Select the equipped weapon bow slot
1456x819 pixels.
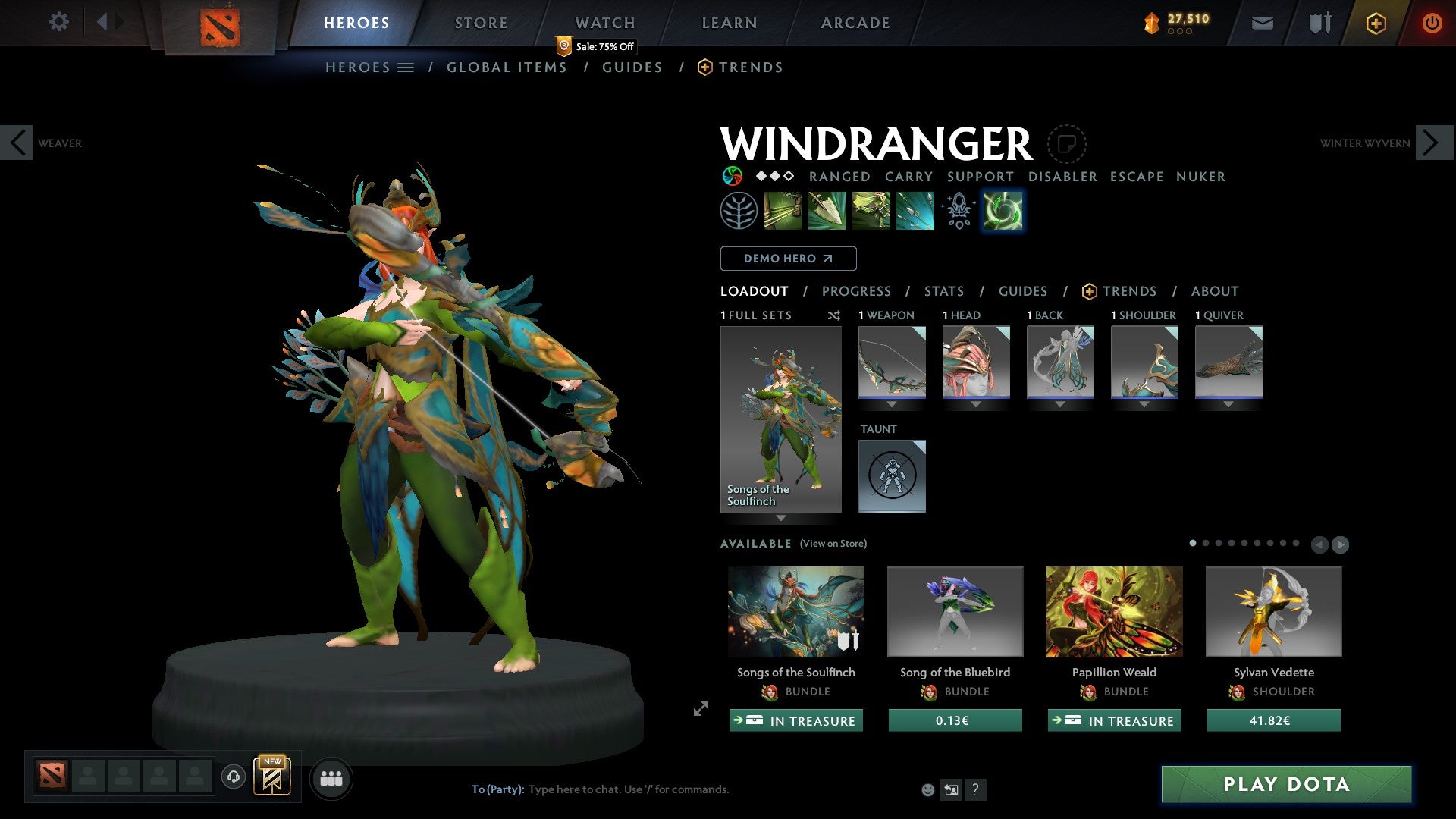coord(892,362)
